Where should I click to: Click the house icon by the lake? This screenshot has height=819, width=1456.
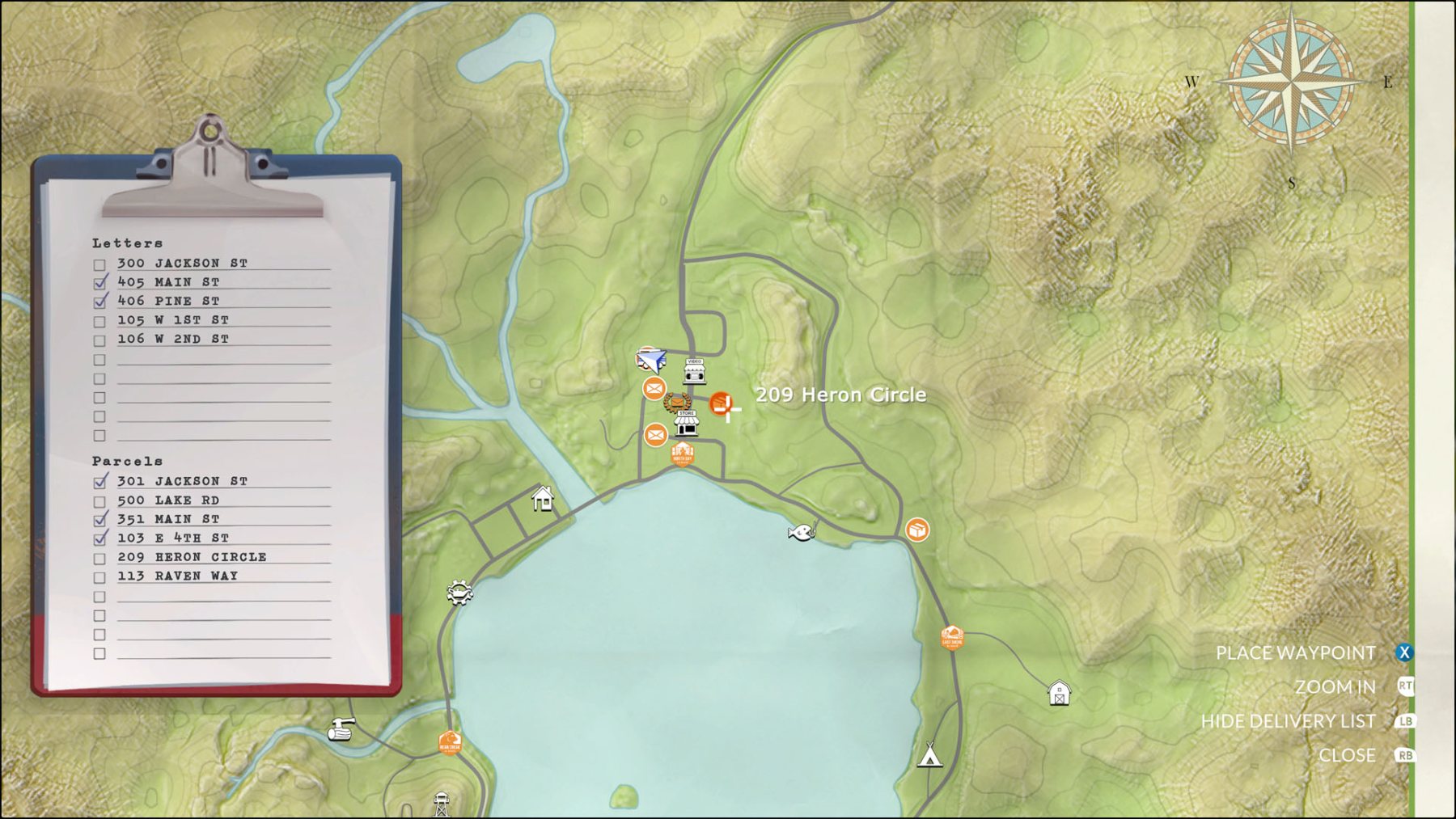543,499
